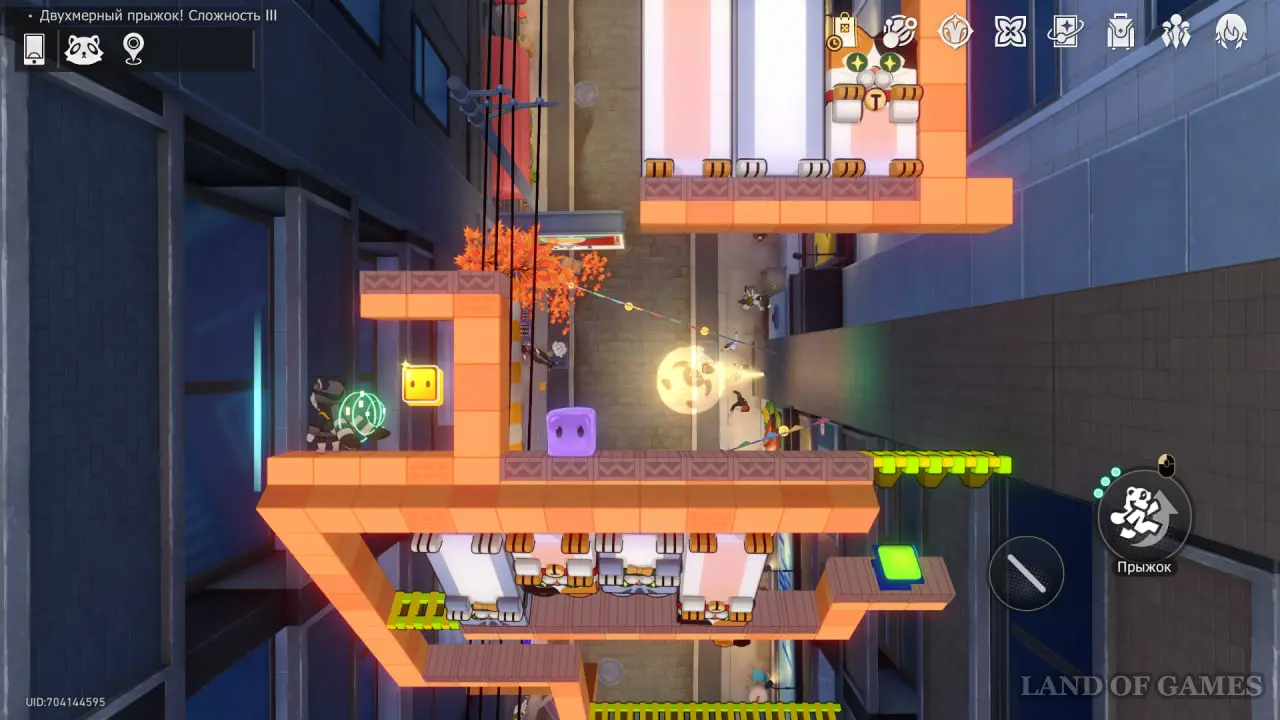The width and height of the screenshot is (1280, 720).
Task: Open the character portrait icon
Action: pyautogui.click(x=1230, y=32)
